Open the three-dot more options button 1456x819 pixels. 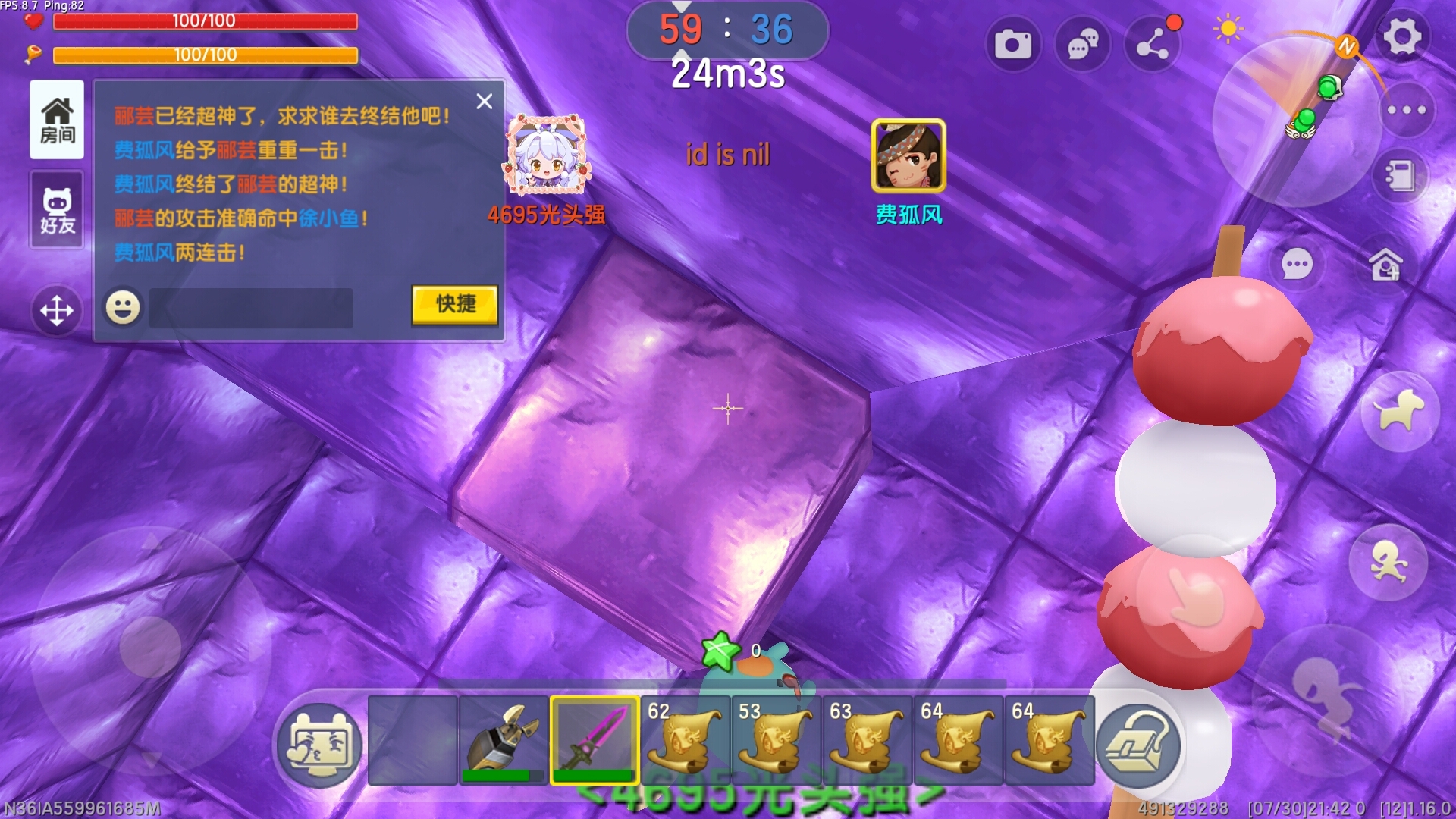[1406, 110]
